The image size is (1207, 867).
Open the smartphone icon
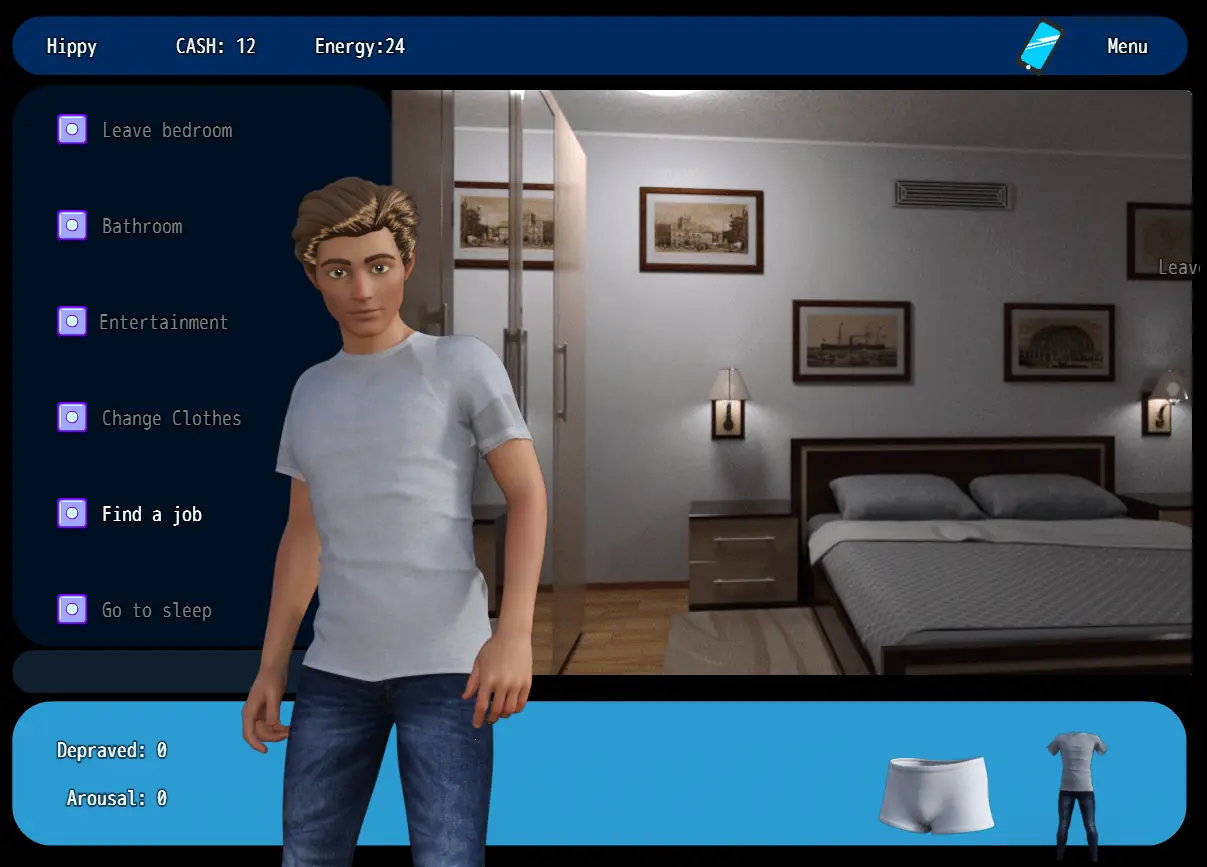(x=1040, y=46)
